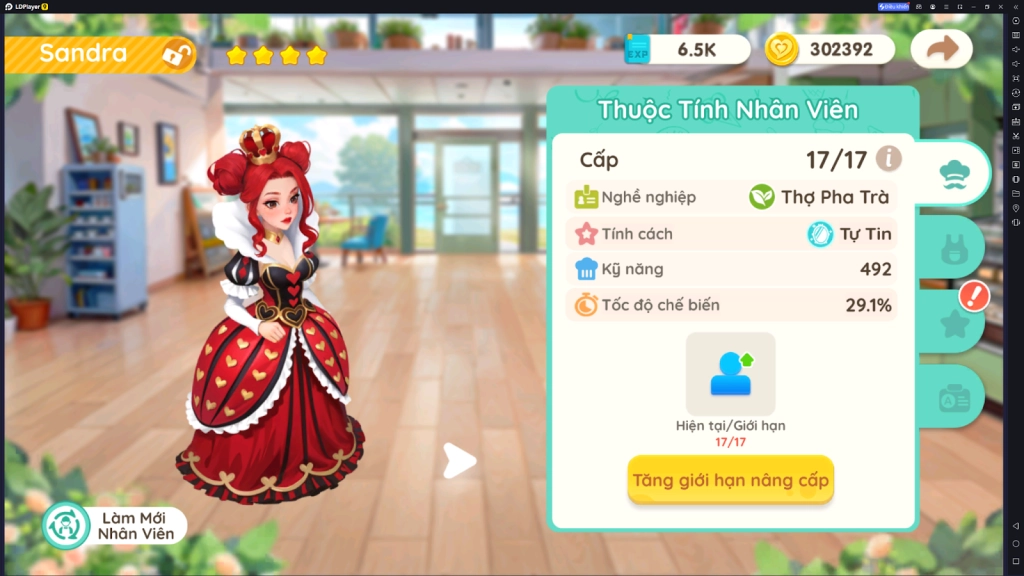Open Làm Mới Nhân Viên refresh option

click(115, 526)
